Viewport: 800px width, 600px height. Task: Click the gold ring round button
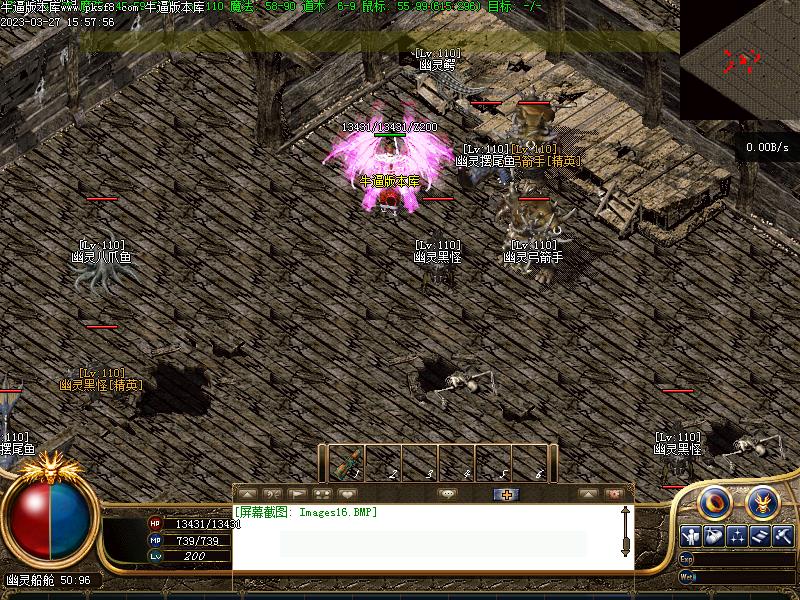coord(714,501)
